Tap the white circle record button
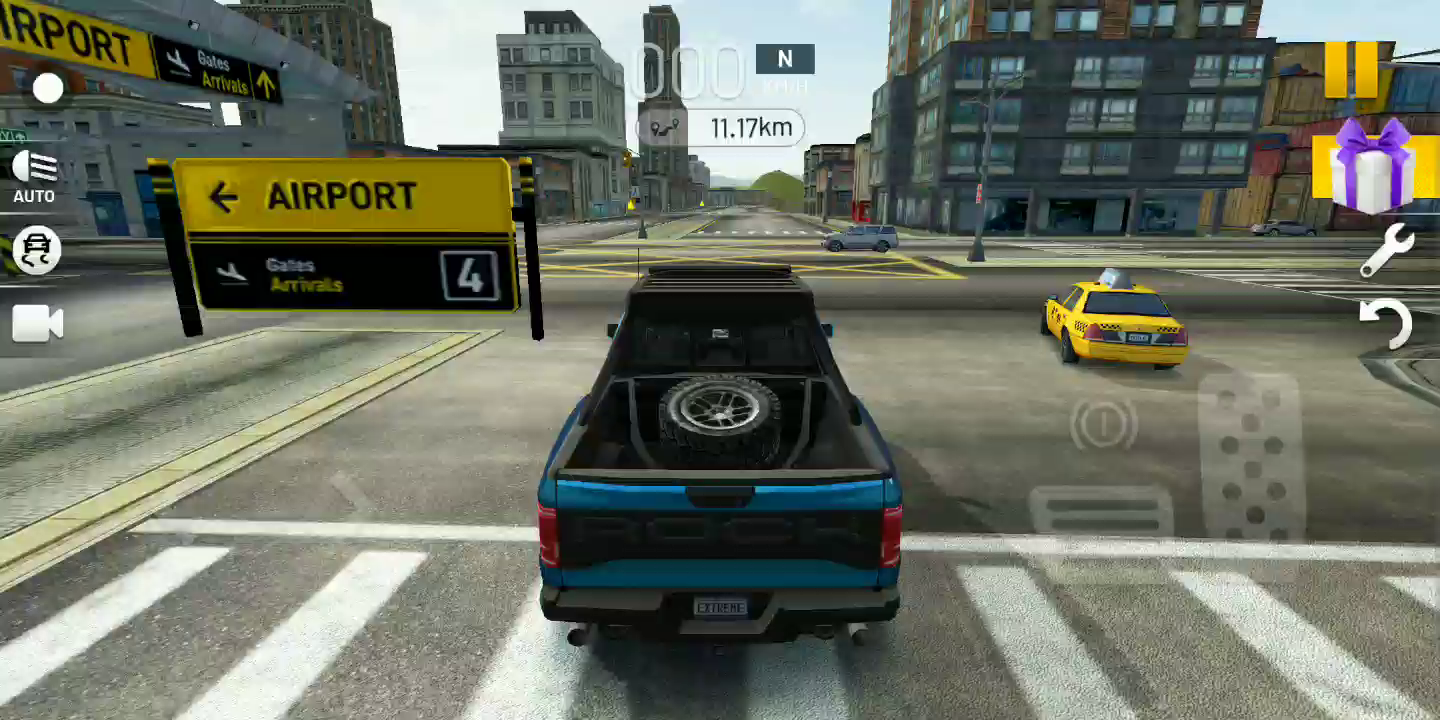The width and height of the screenshot is (1440, 720). click(47, 88)
